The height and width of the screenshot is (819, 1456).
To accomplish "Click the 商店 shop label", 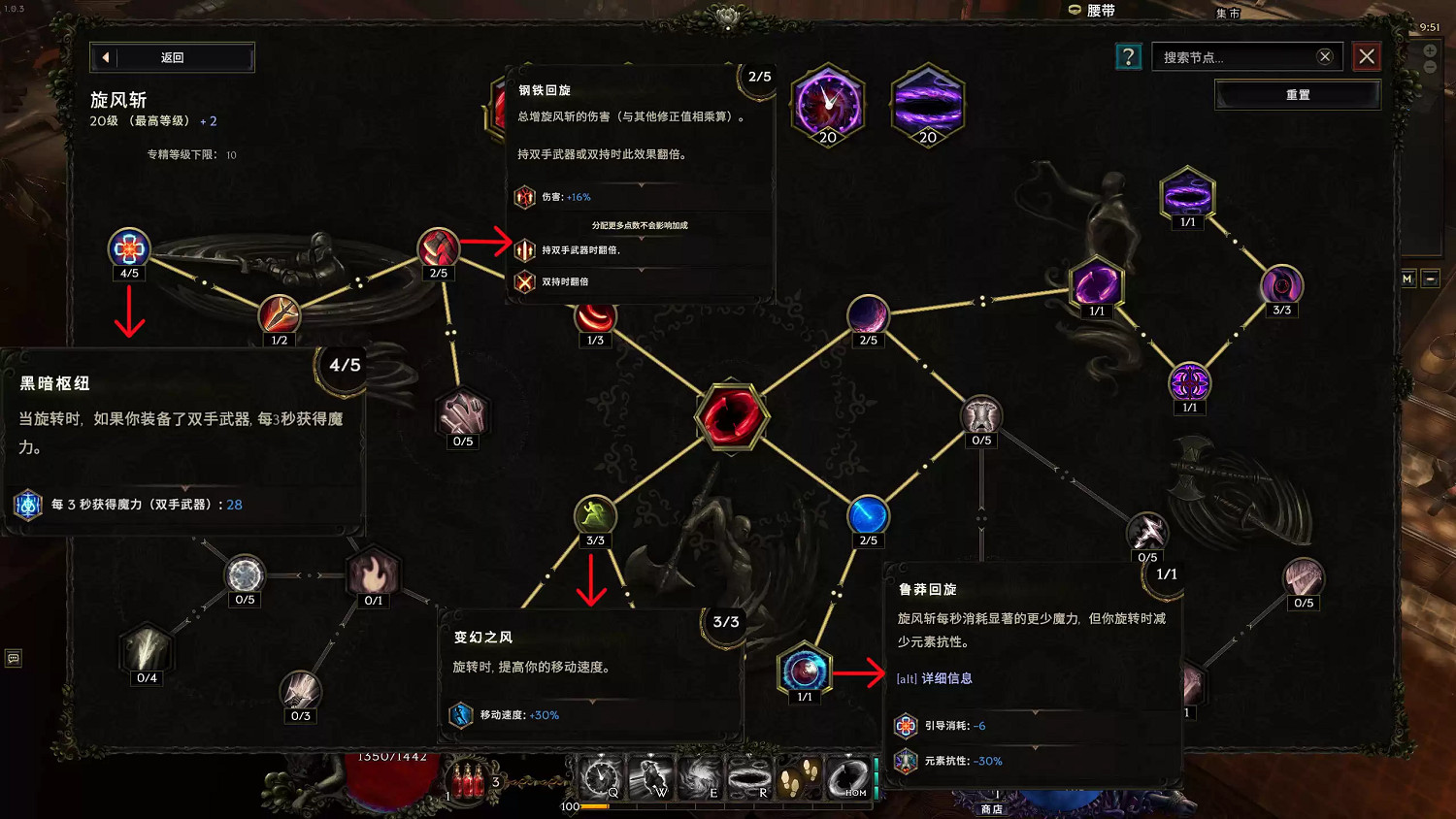I will [989, 807].
